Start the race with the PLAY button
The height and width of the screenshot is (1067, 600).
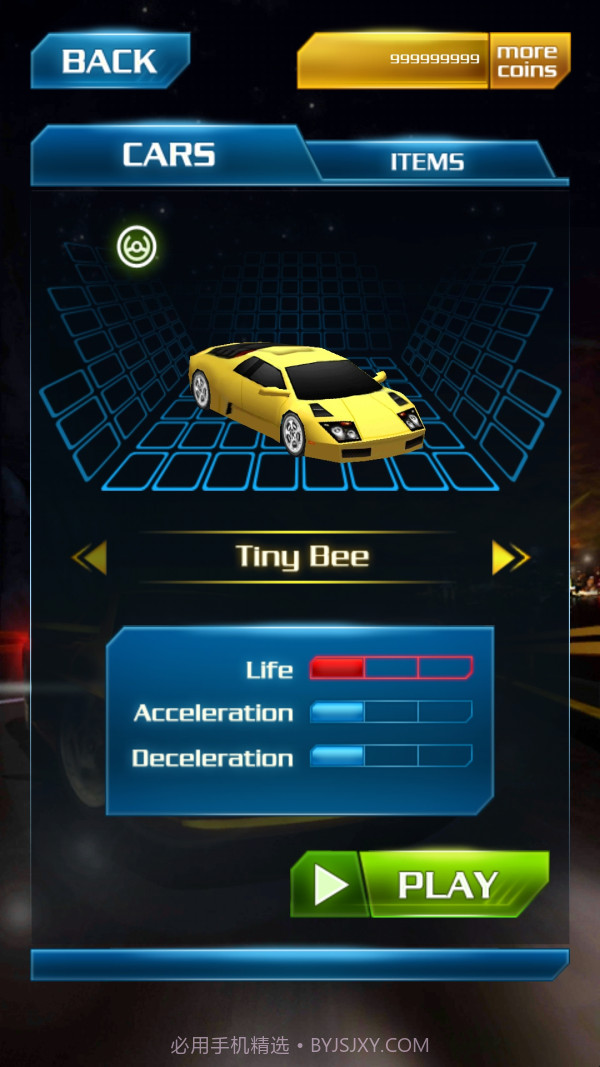(x=420, y=884)
